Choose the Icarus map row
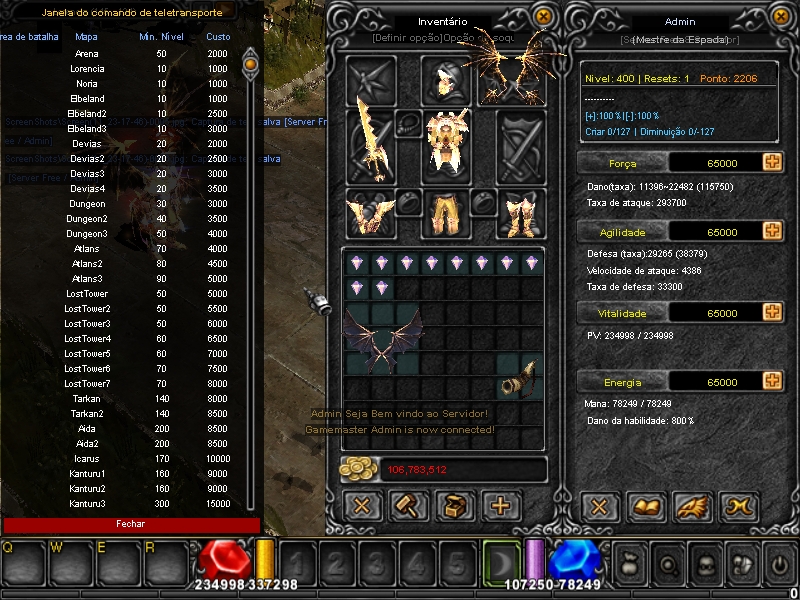800x600 pixels. pyautogui.click(x=87, y=459)
